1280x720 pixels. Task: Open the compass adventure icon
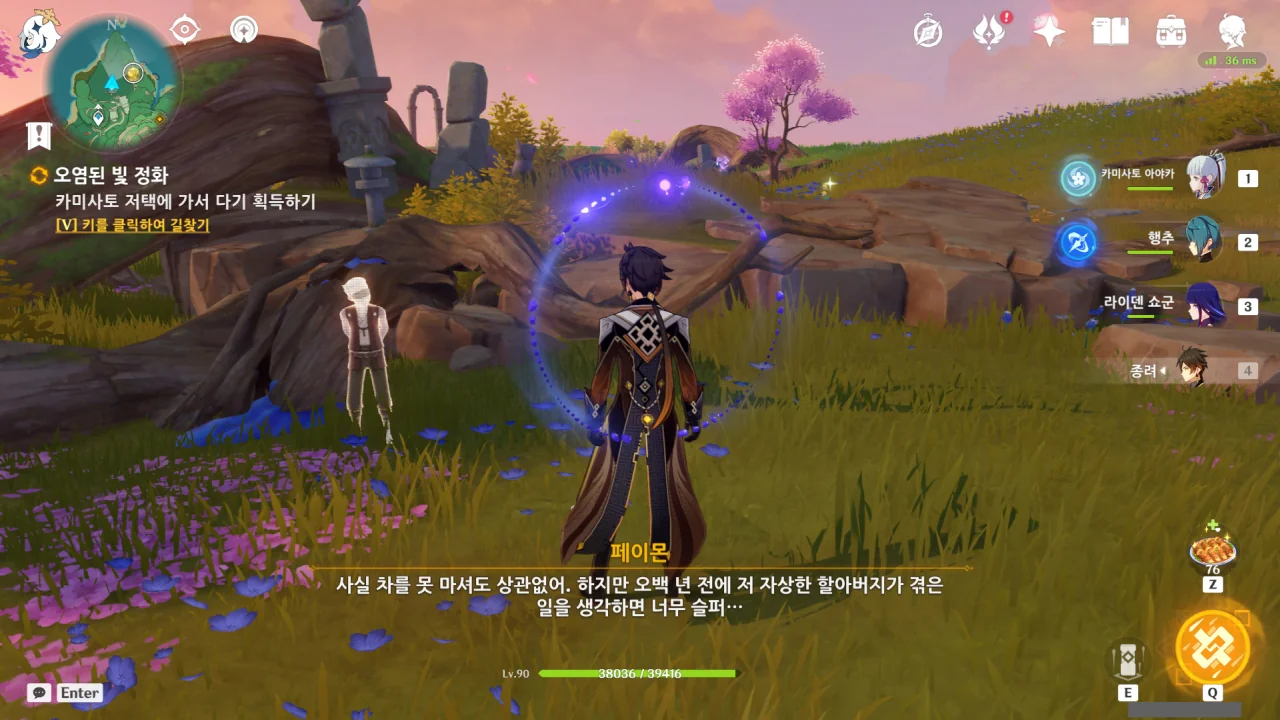pos(928,32)
